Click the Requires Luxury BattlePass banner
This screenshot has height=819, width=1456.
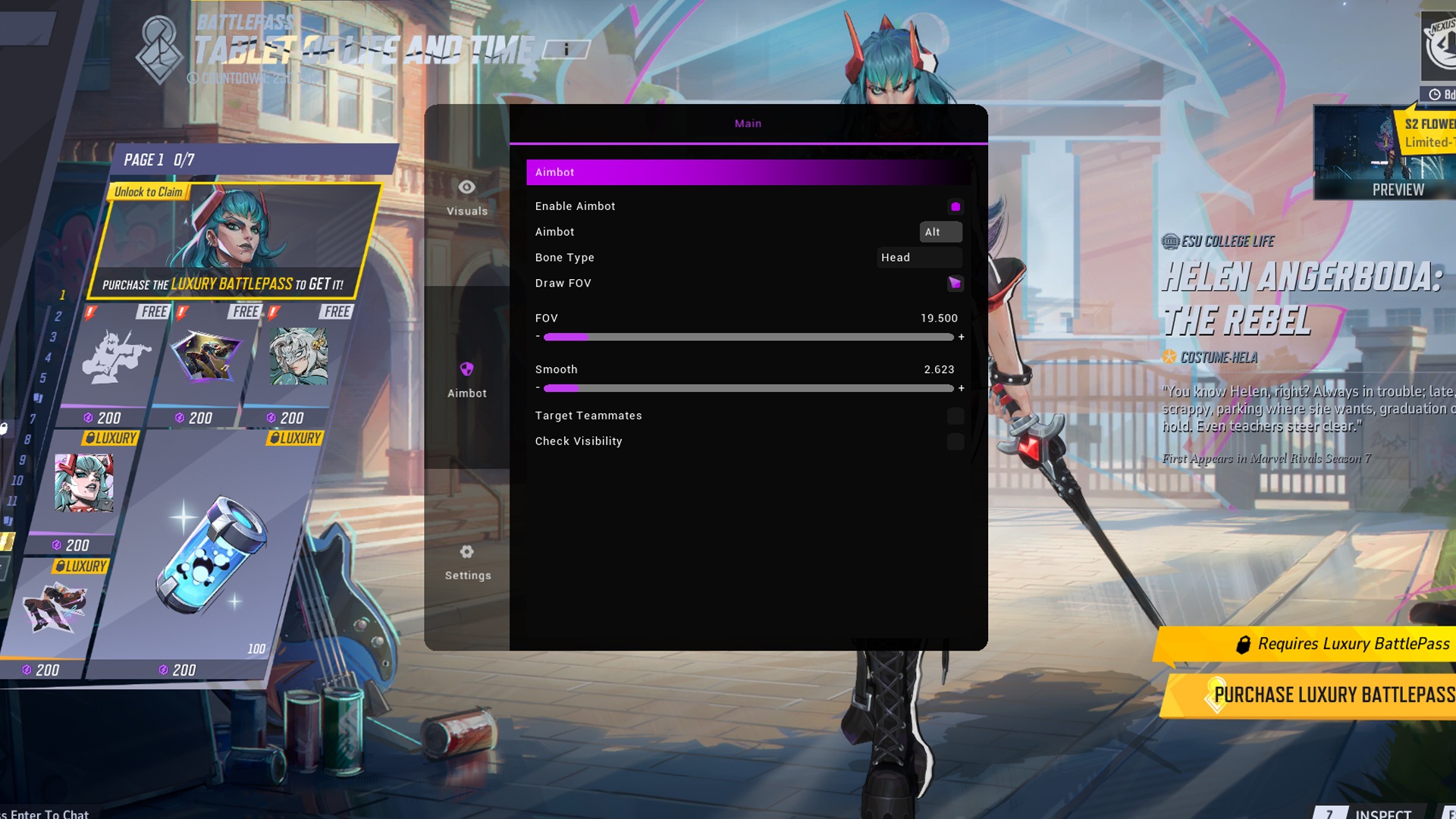1319,644
